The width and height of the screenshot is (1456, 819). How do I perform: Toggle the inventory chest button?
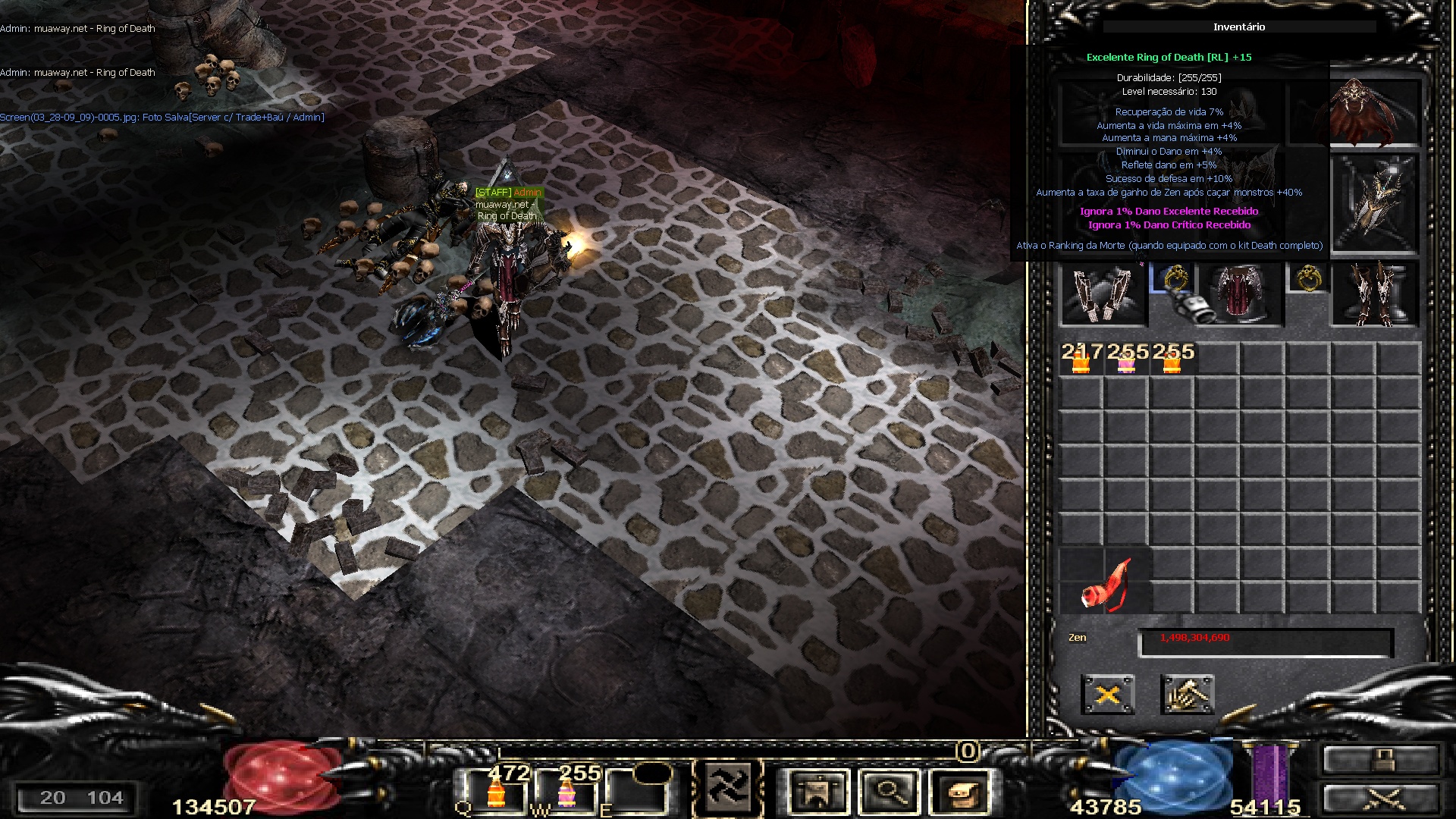(961, 792)
